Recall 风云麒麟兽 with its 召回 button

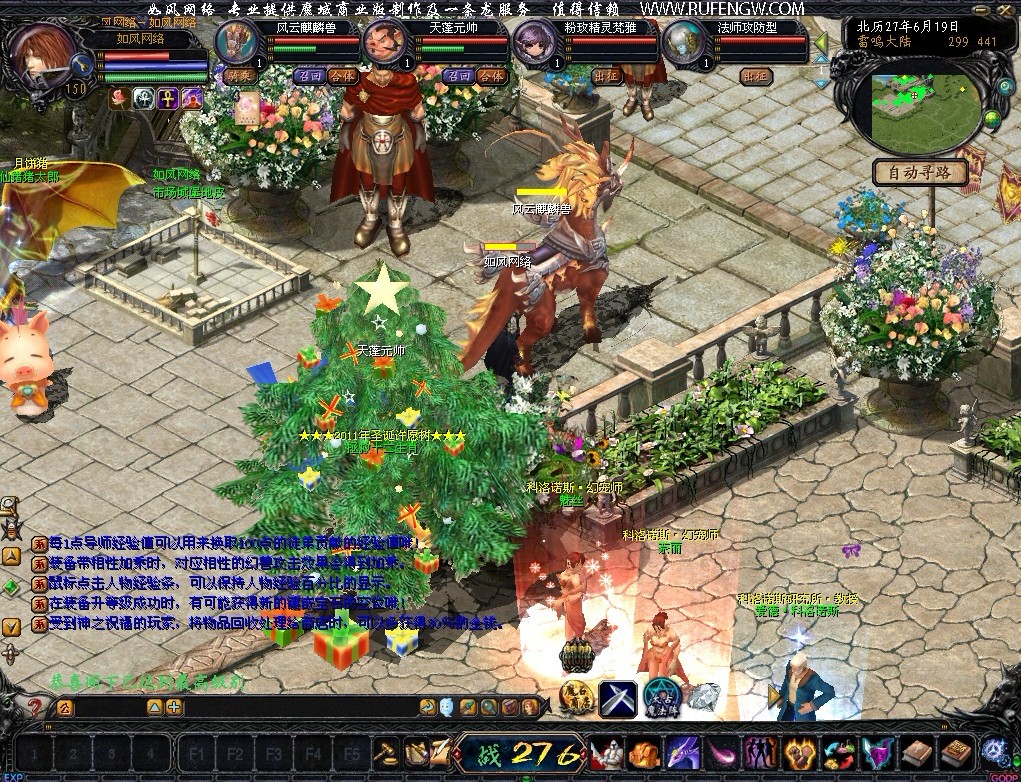tap(309, 76)
